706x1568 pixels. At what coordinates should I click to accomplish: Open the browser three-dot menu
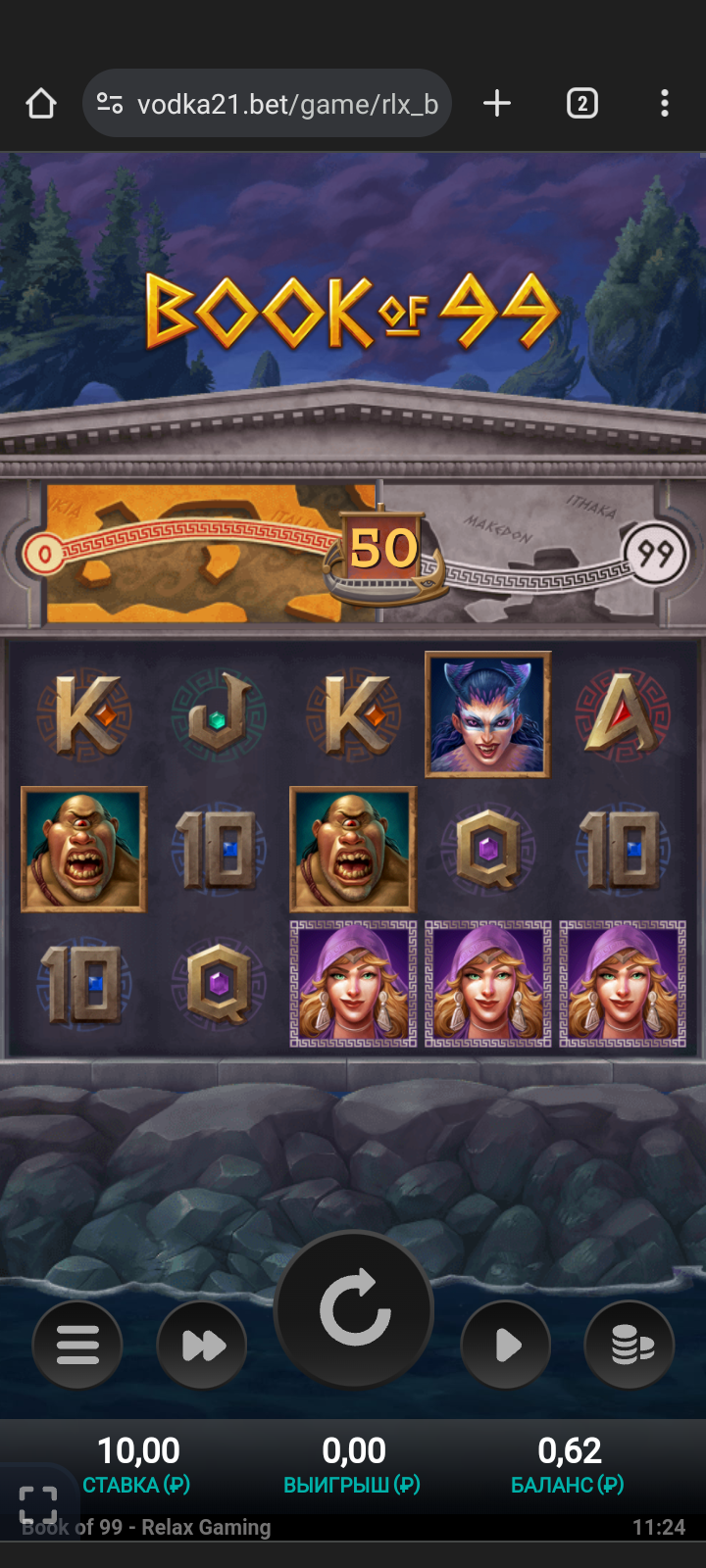coord(665,104)
